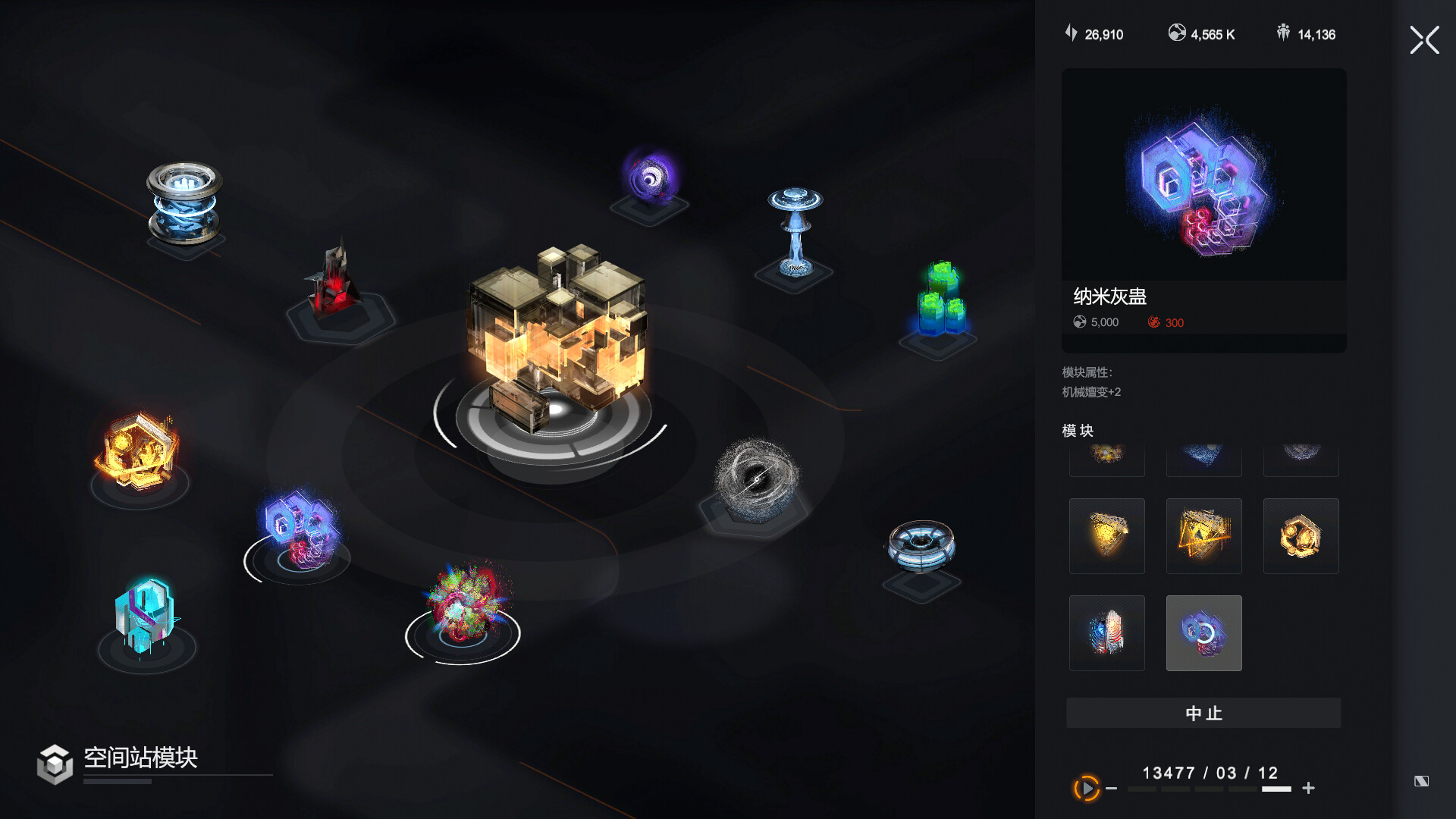1456x819 pixels.
Task: Click the orange play speed control
Action: click(x=1085, y=789)
